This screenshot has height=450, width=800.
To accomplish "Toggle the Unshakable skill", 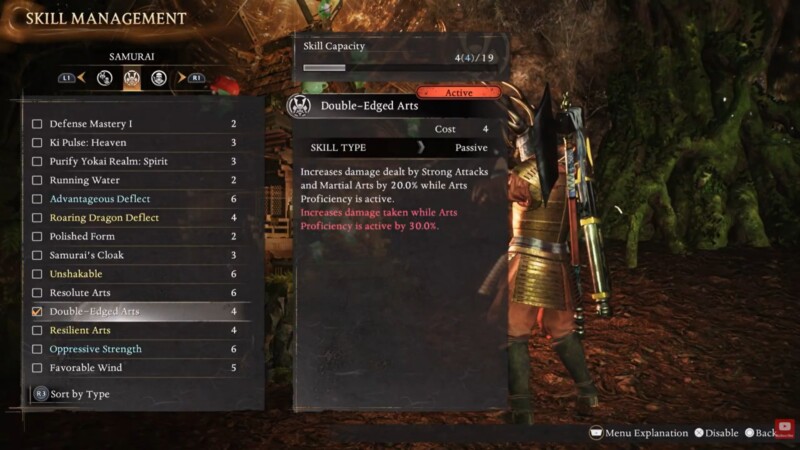I will (x=37, y=274).
